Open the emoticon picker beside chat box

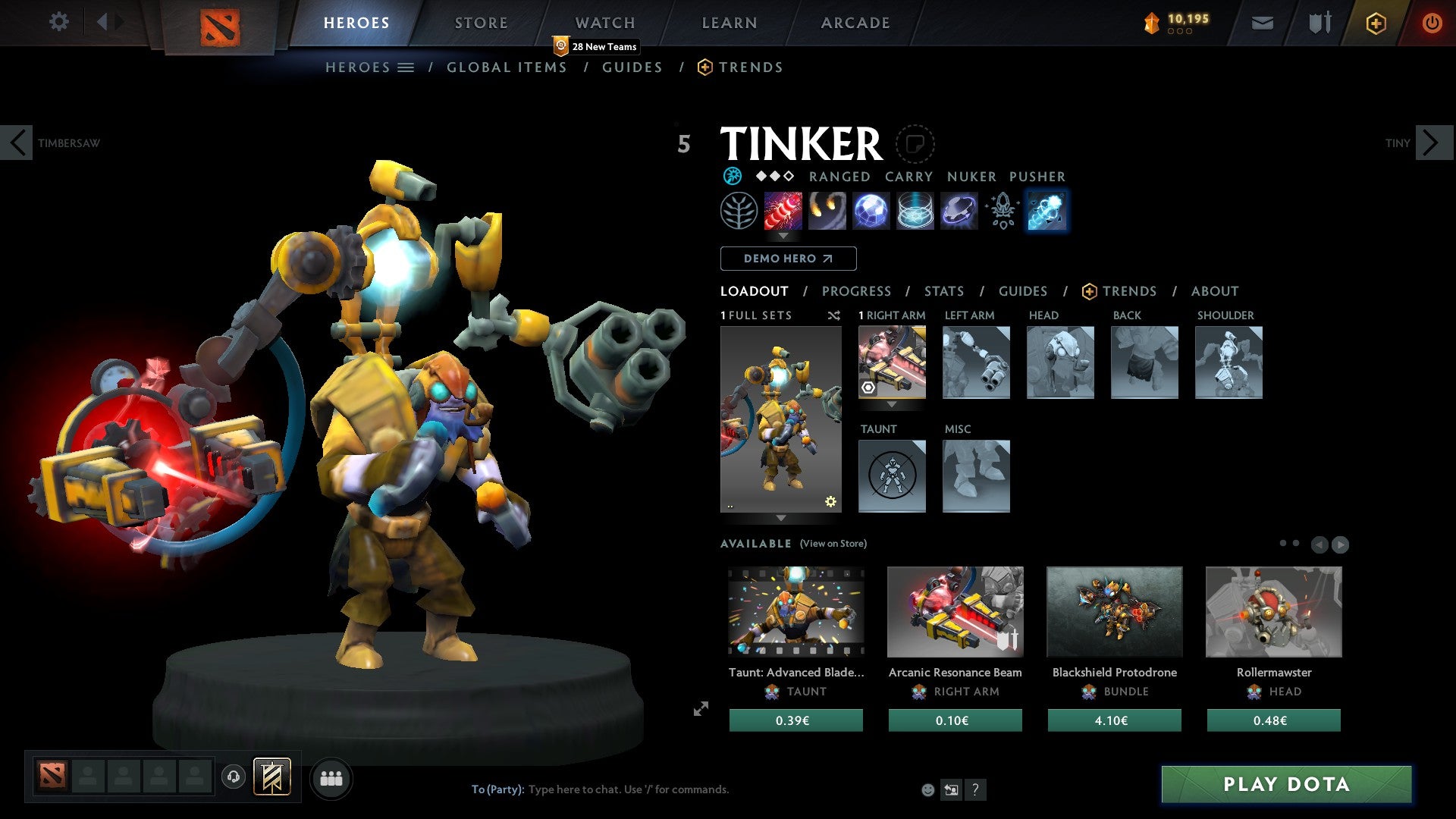tap(927, 789)
